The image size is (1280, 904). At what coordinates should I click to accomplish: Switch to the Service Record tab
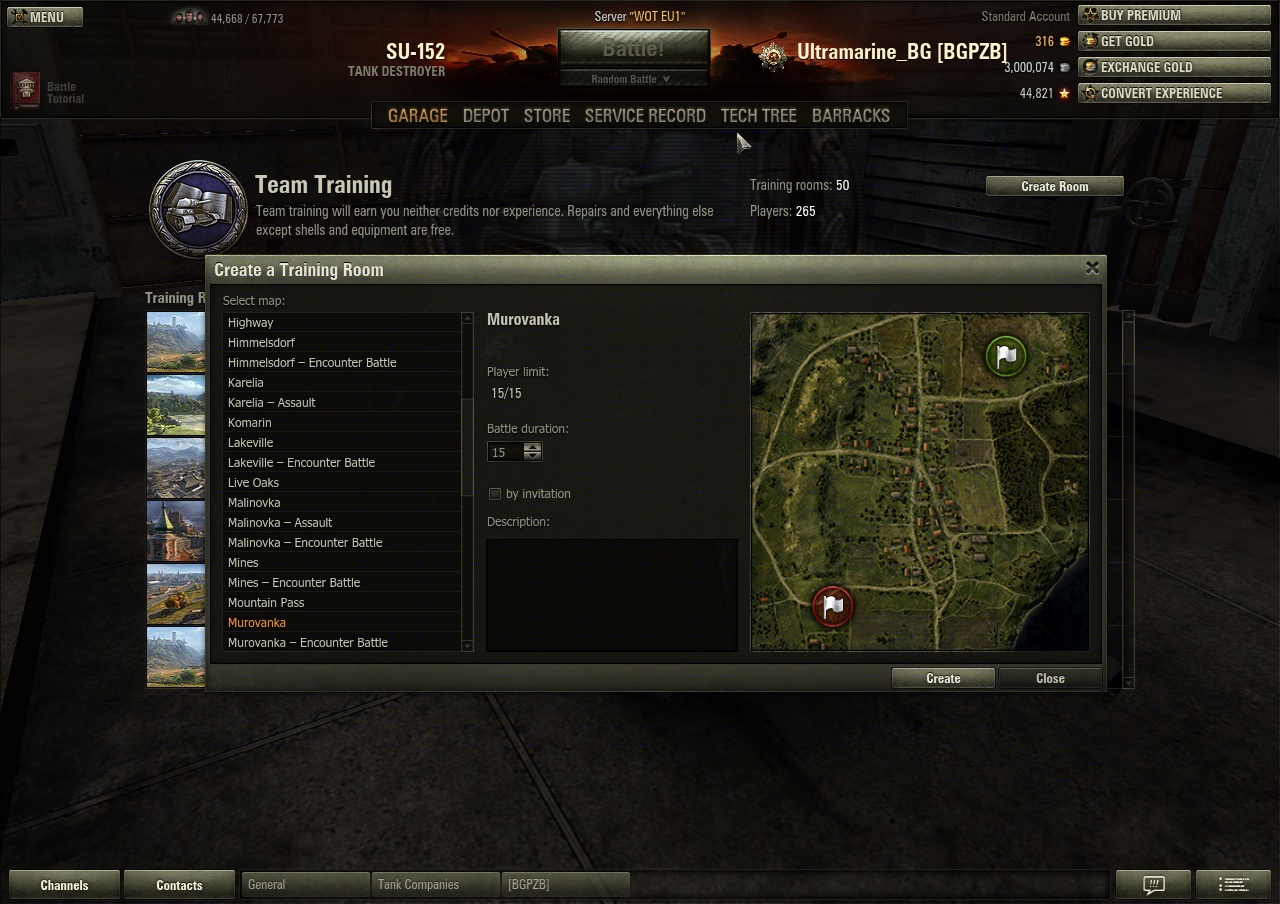pyautogui.click(x=645, y=116)
